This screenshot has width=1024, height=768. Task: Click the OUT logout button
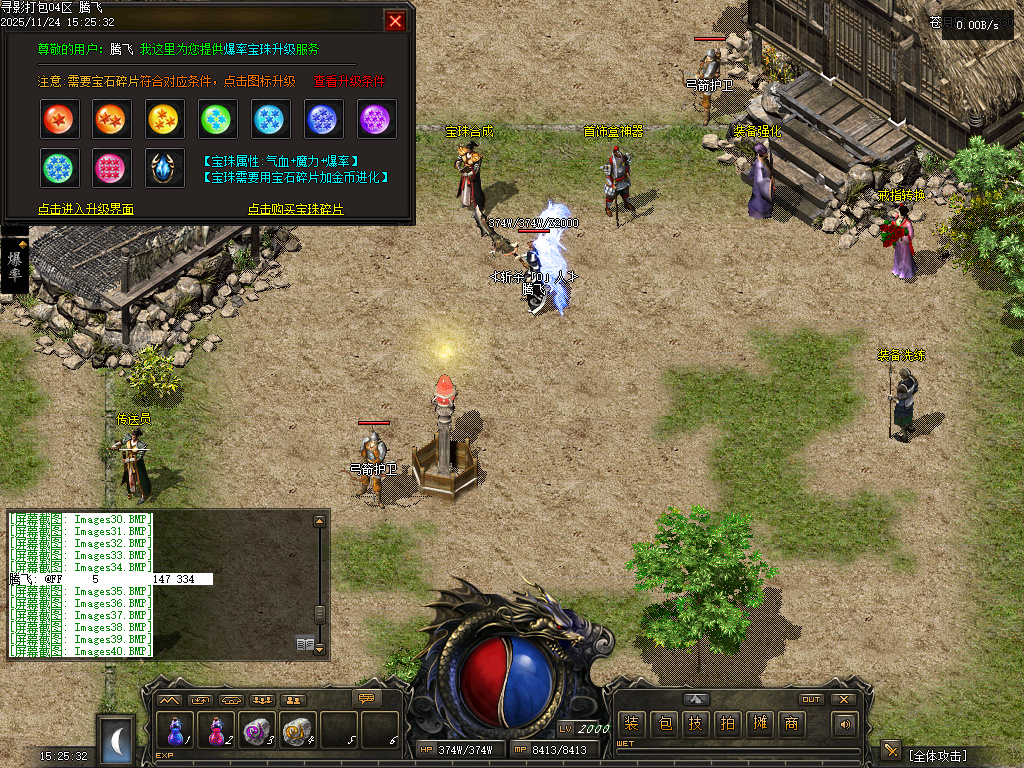coord(811,699)
